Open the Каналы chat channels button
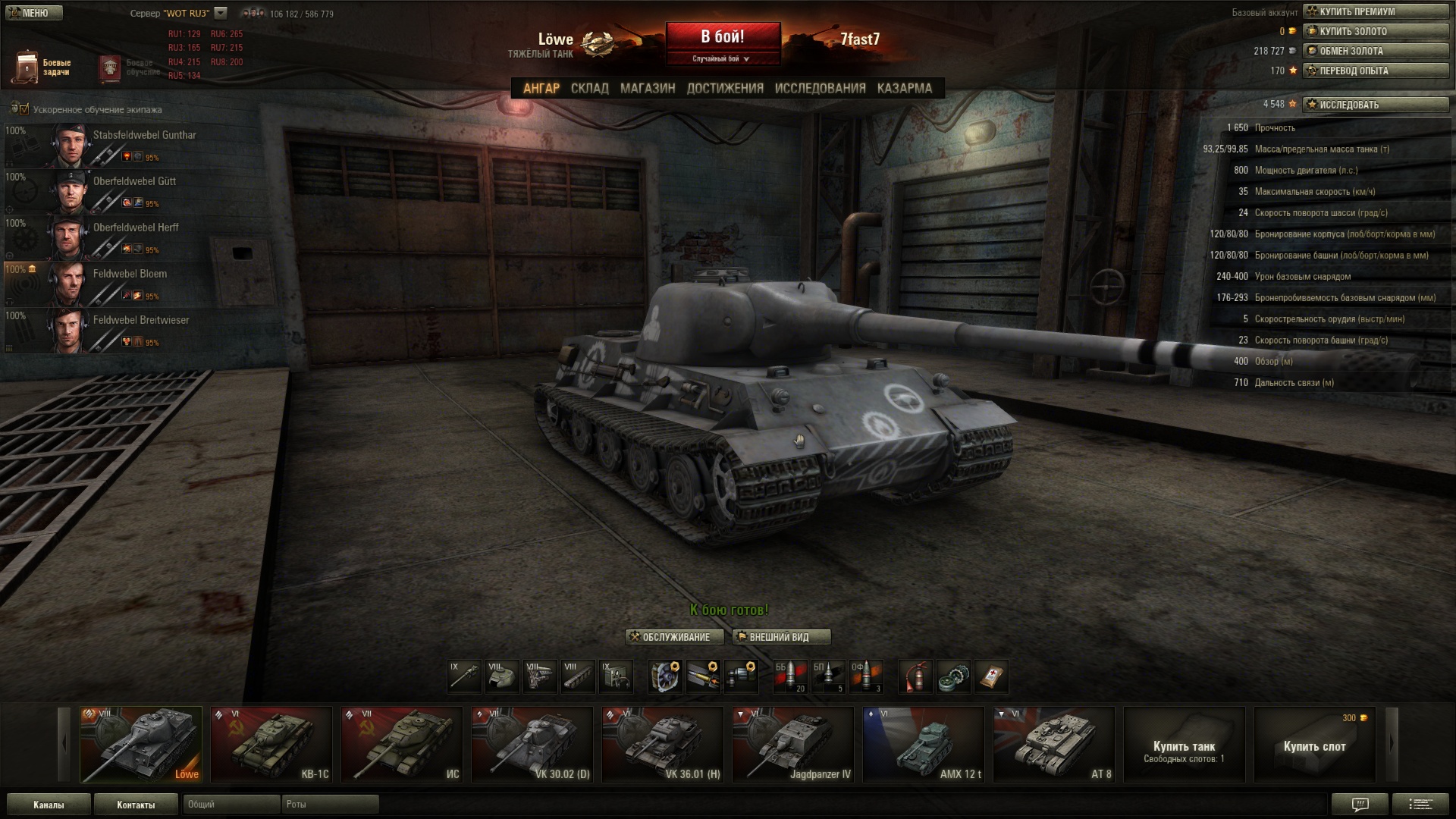 pos(49,805)
